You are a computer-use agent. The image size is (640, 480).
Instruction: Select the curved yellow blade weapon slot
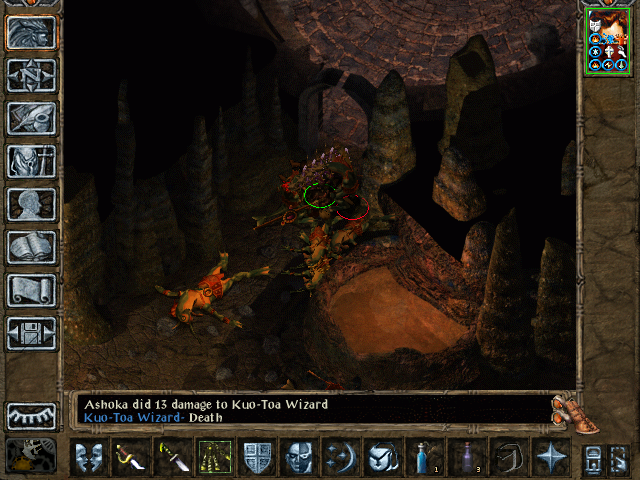pos(133,458)
